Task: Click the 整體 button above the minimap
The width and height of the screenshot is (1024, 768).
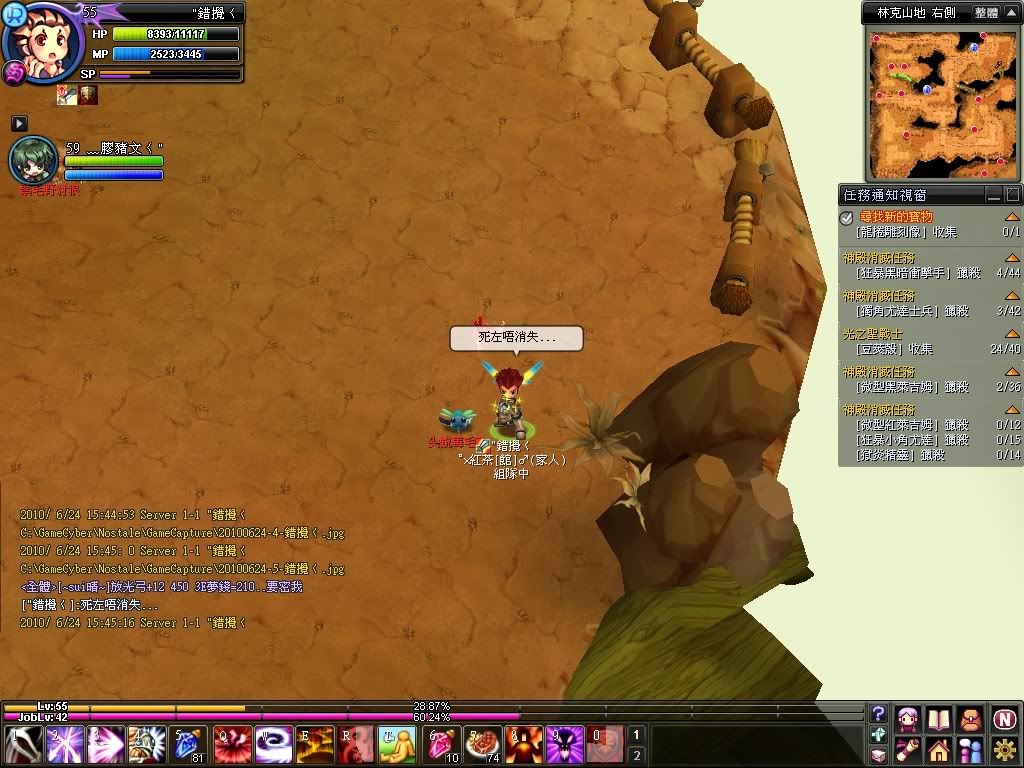Action: coord(985,13)
